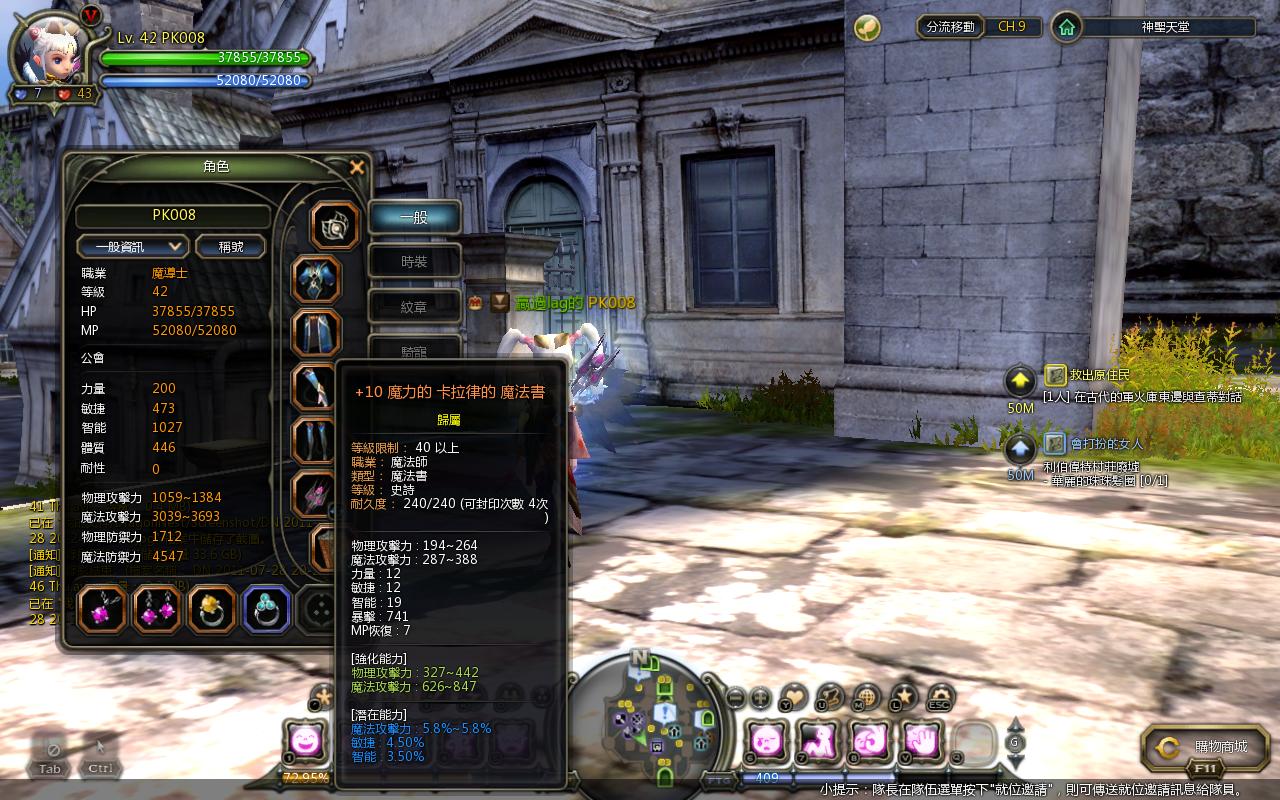Open the ESC gear system menu

(x=940, y=697)
